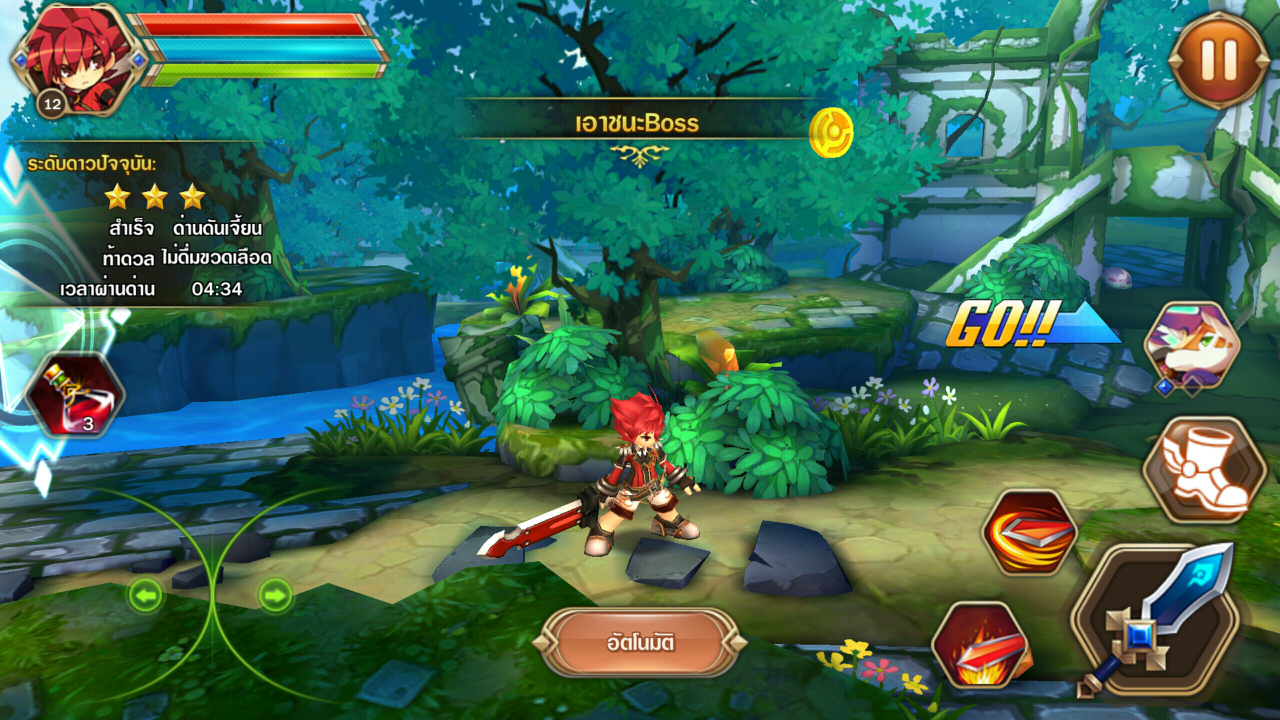The width and height of the screenshot is (1280, 720).
Task: Move left with the green arrow
Action: pyautogui.click(x=146, y=597)
